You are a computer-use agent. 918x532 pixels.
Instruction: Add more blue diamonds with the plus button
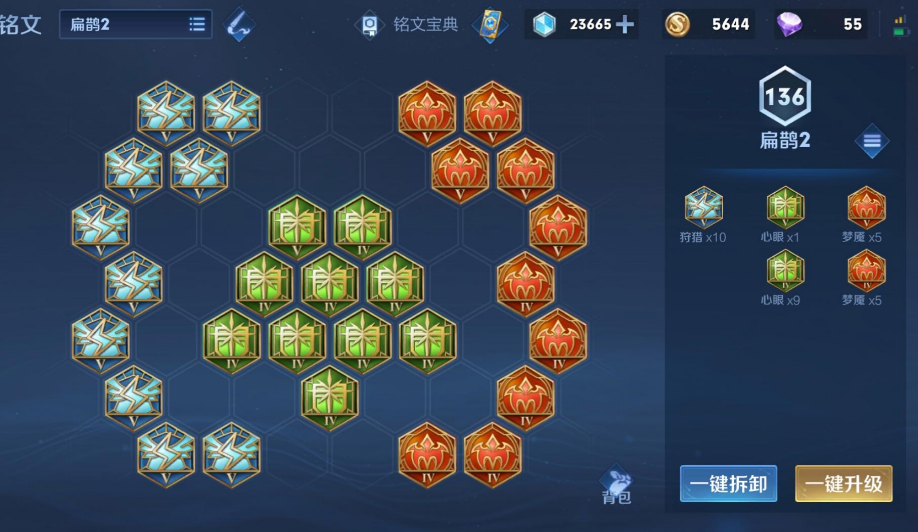(x=626, y=24)
